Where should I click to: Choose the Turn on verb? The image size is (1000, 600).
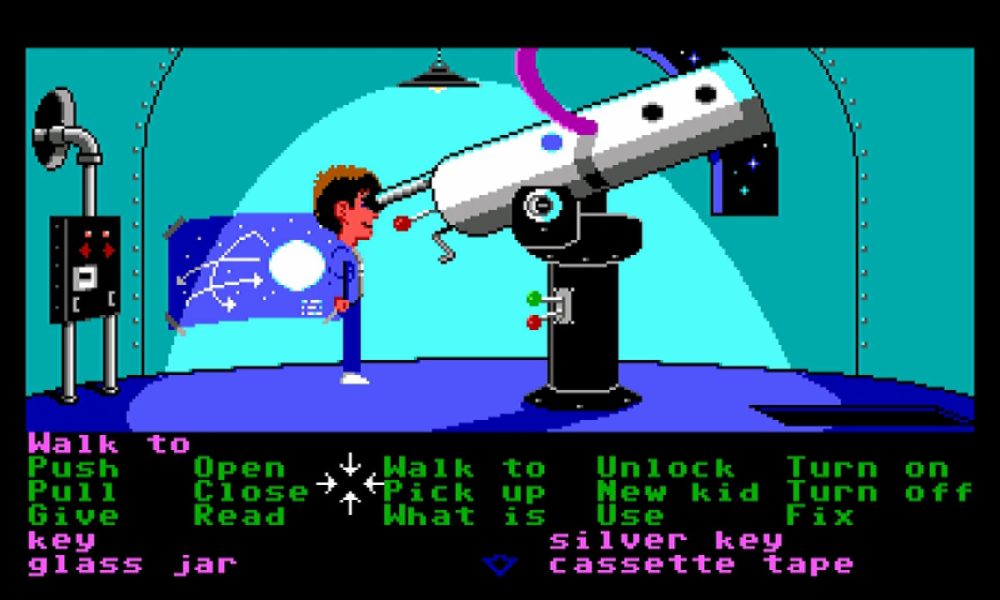(x=867, y=468)
